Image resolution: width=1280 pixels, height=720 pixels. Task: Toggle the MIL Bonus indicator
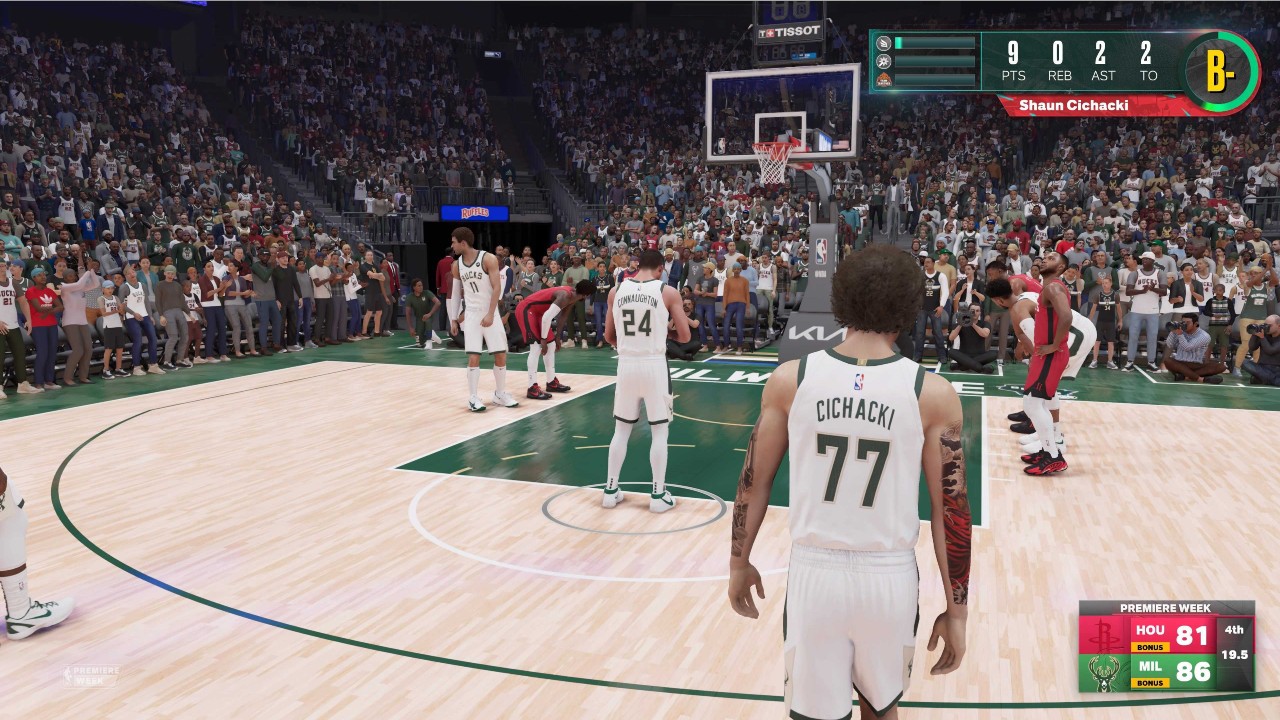1152,682
